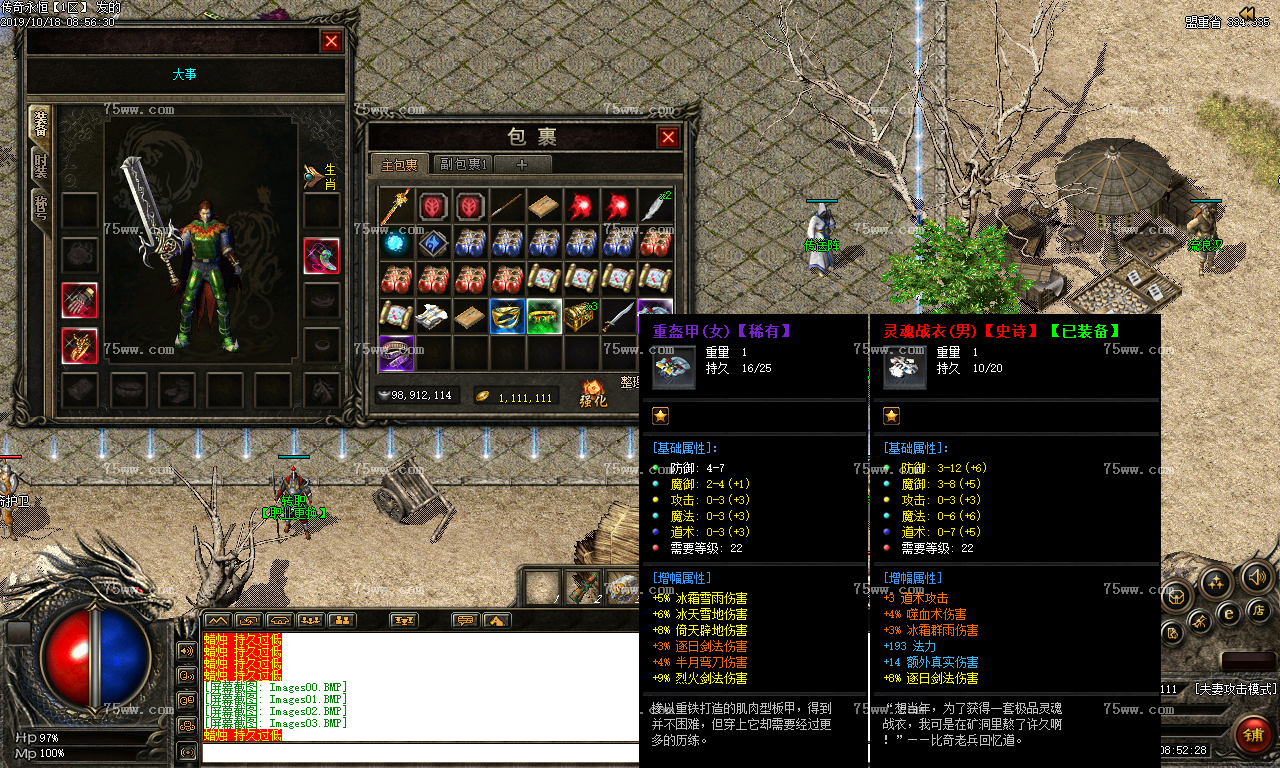
Task: Close the 包裹 inventory window
Action: (668, 137)
